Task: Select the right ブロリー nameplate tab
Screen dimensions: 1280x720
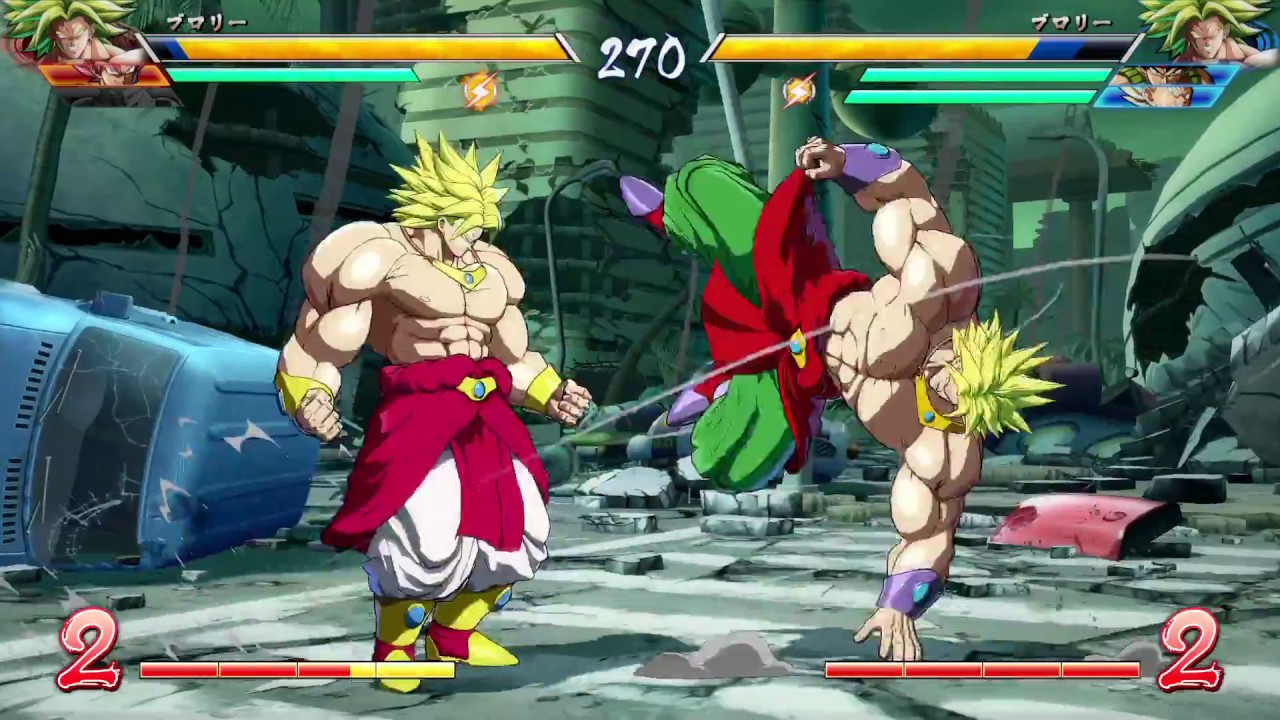Action: pos(1070,22)
